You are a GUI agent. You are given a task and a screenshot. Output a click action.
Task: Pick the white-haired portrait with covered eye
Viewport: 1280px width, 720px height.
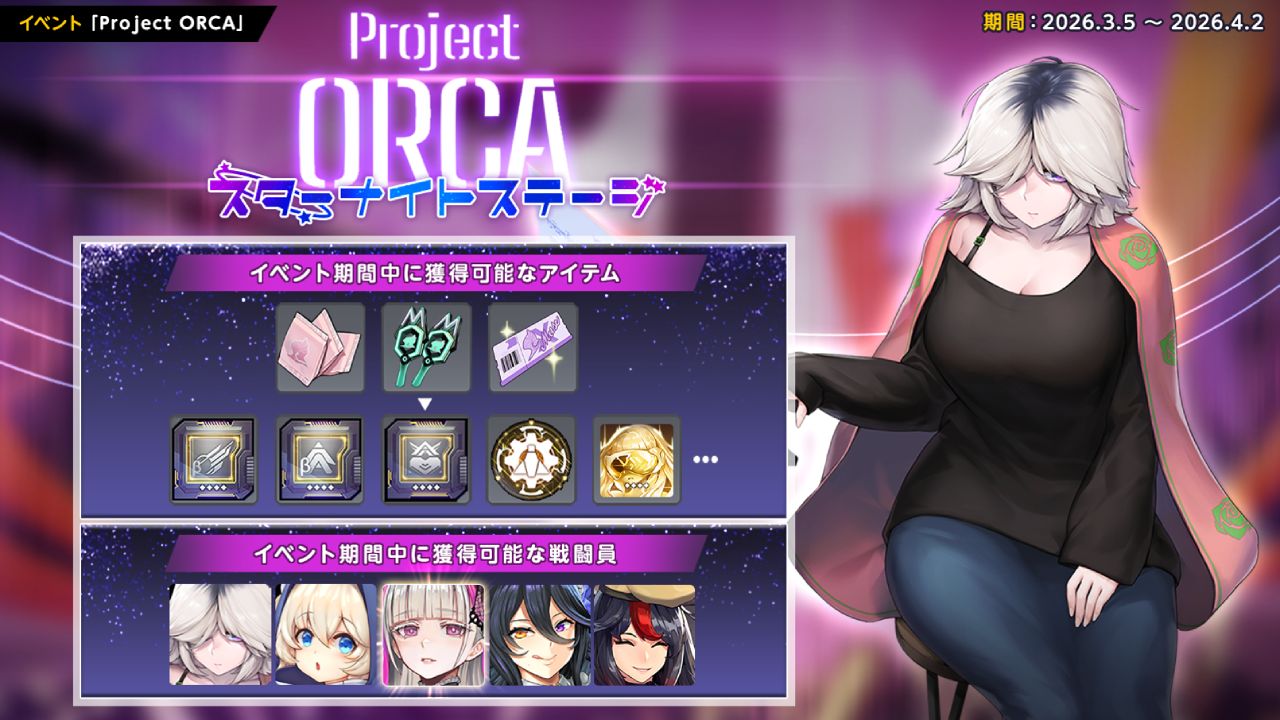(x=220, y=635)
